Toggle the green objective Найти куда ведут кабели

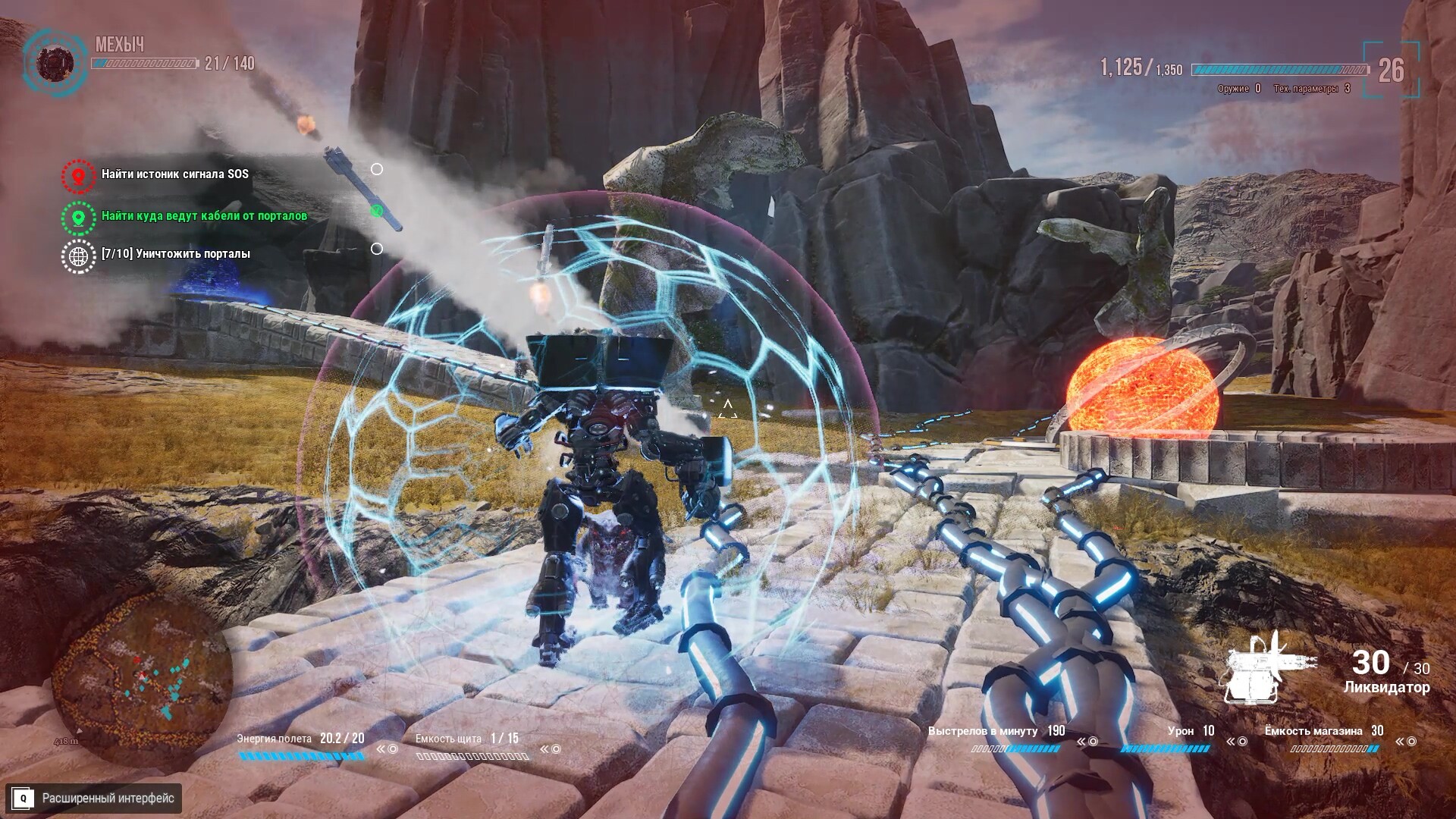pyautogui.click(x=204, y=215)
